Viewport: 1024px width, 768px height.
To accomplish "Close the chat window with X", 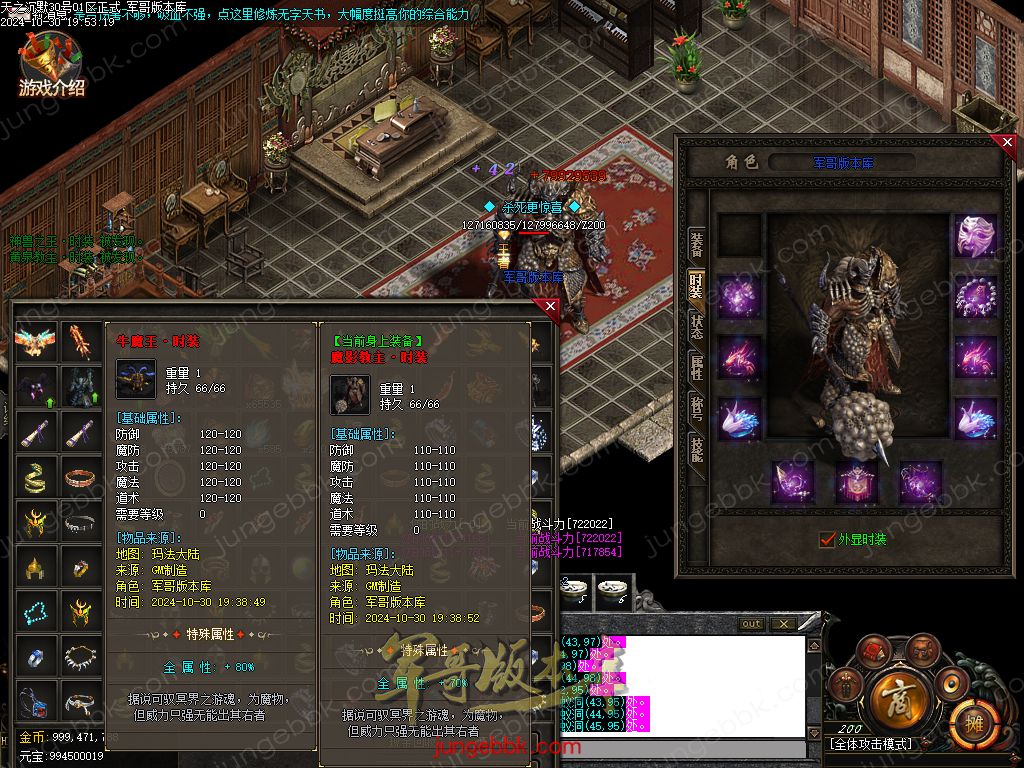I will pyautogui.click(x=782, y=624).
